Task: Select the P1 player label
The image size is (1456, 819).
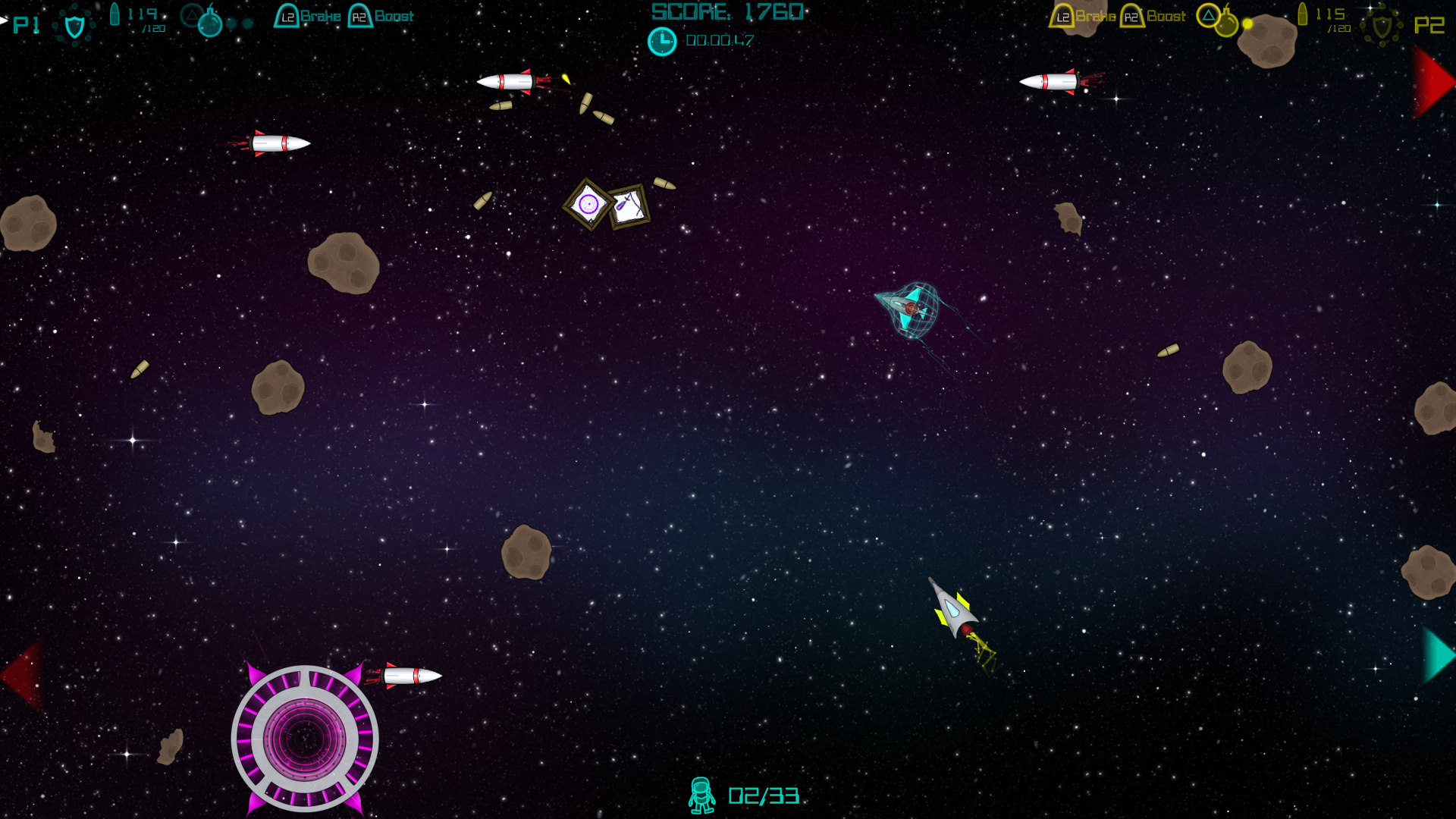Action: tap(27, 24)
